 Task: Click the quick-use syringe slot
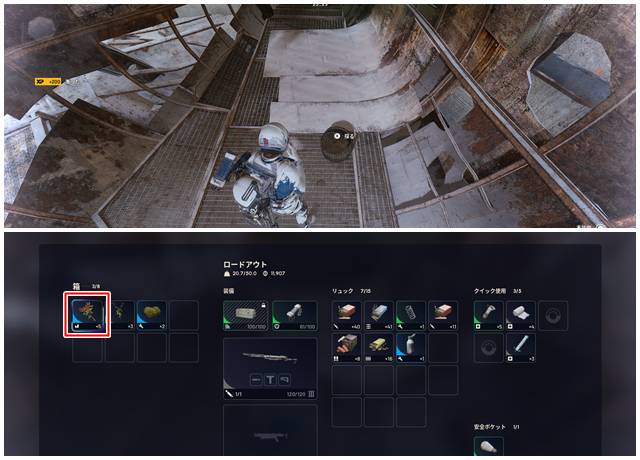coord(521,347)
